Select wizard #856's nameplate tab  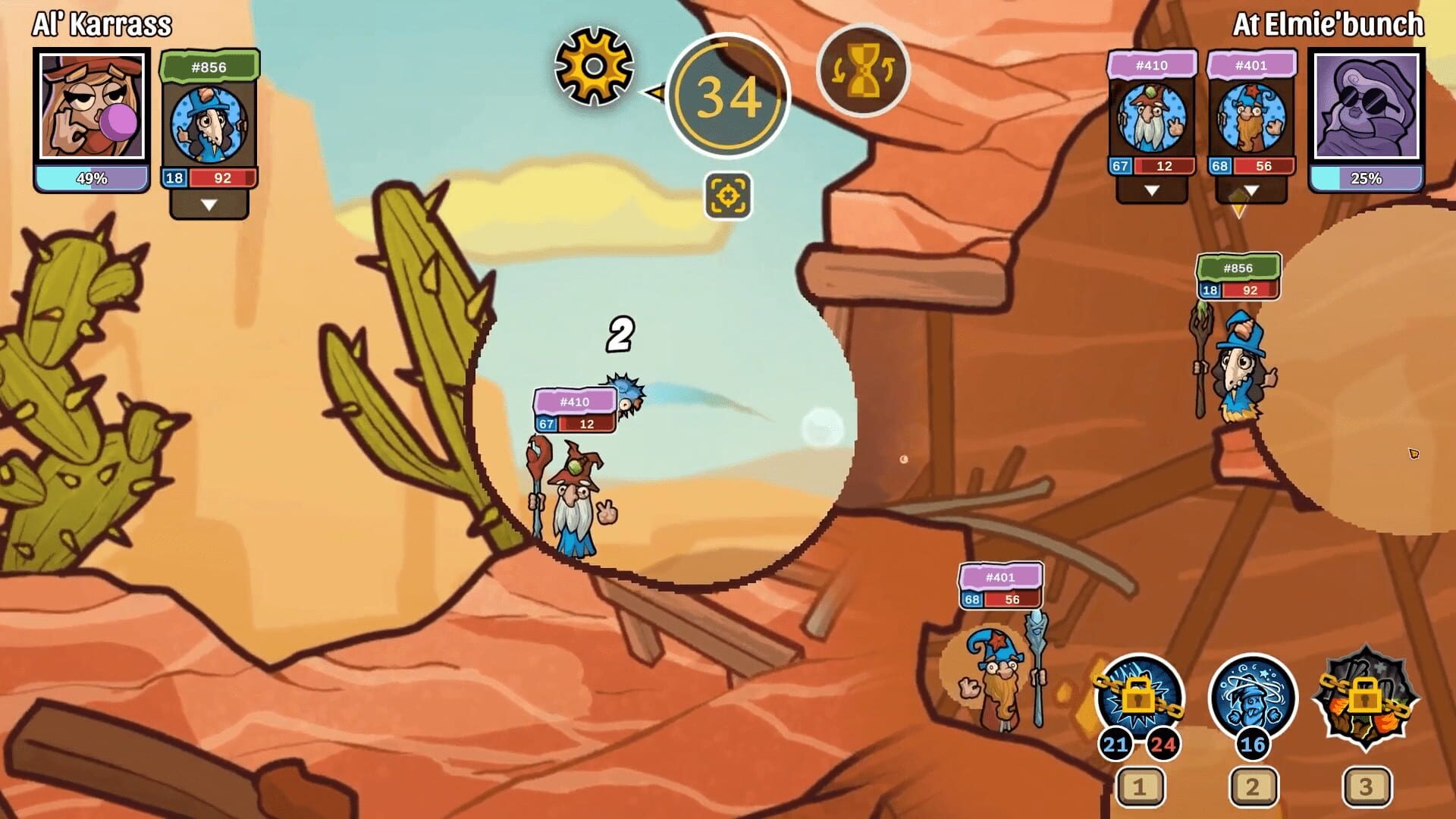point(209,67)
